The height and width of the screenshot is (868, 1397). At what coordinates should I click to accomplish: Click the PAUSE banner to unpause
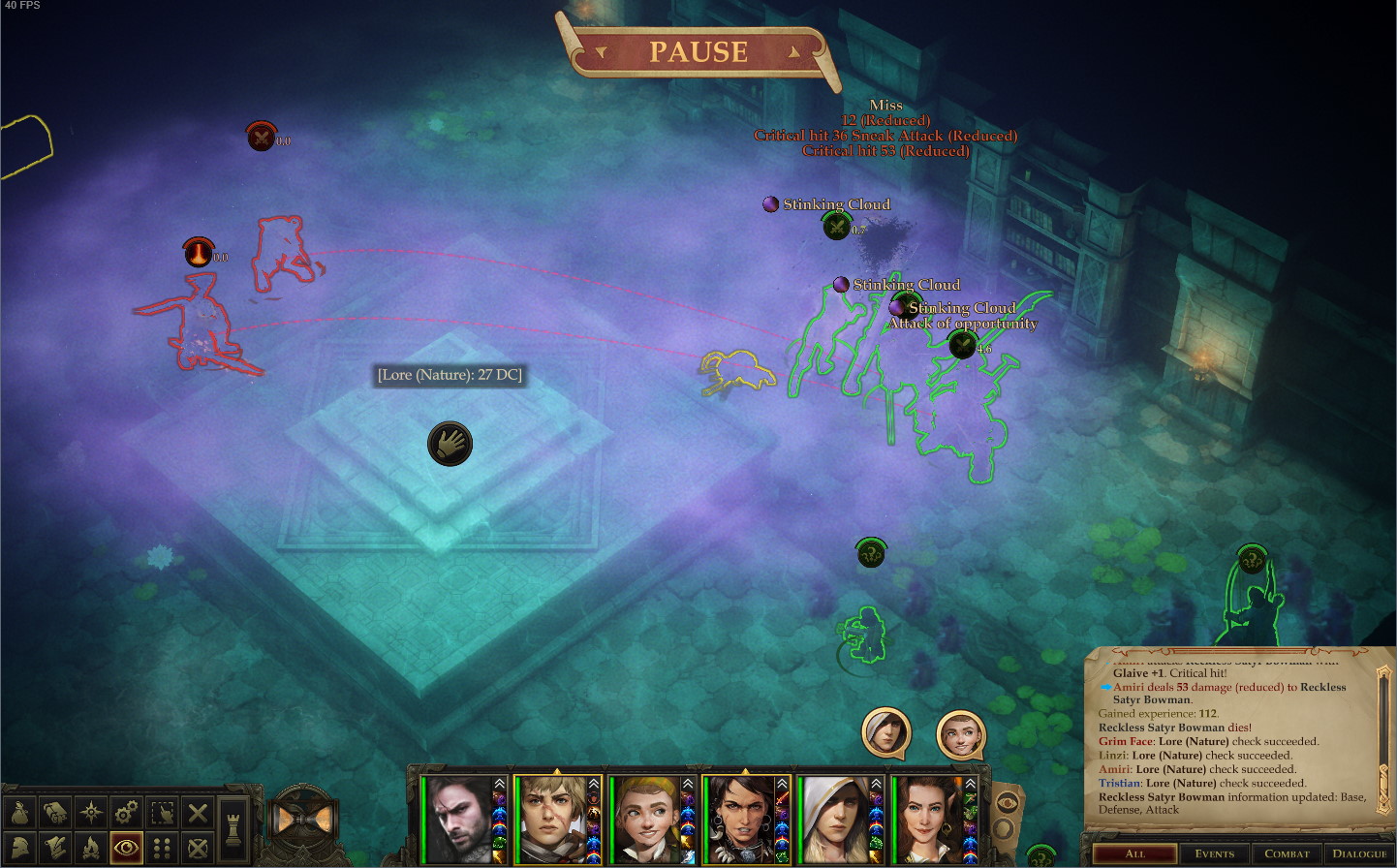[698, 51]
